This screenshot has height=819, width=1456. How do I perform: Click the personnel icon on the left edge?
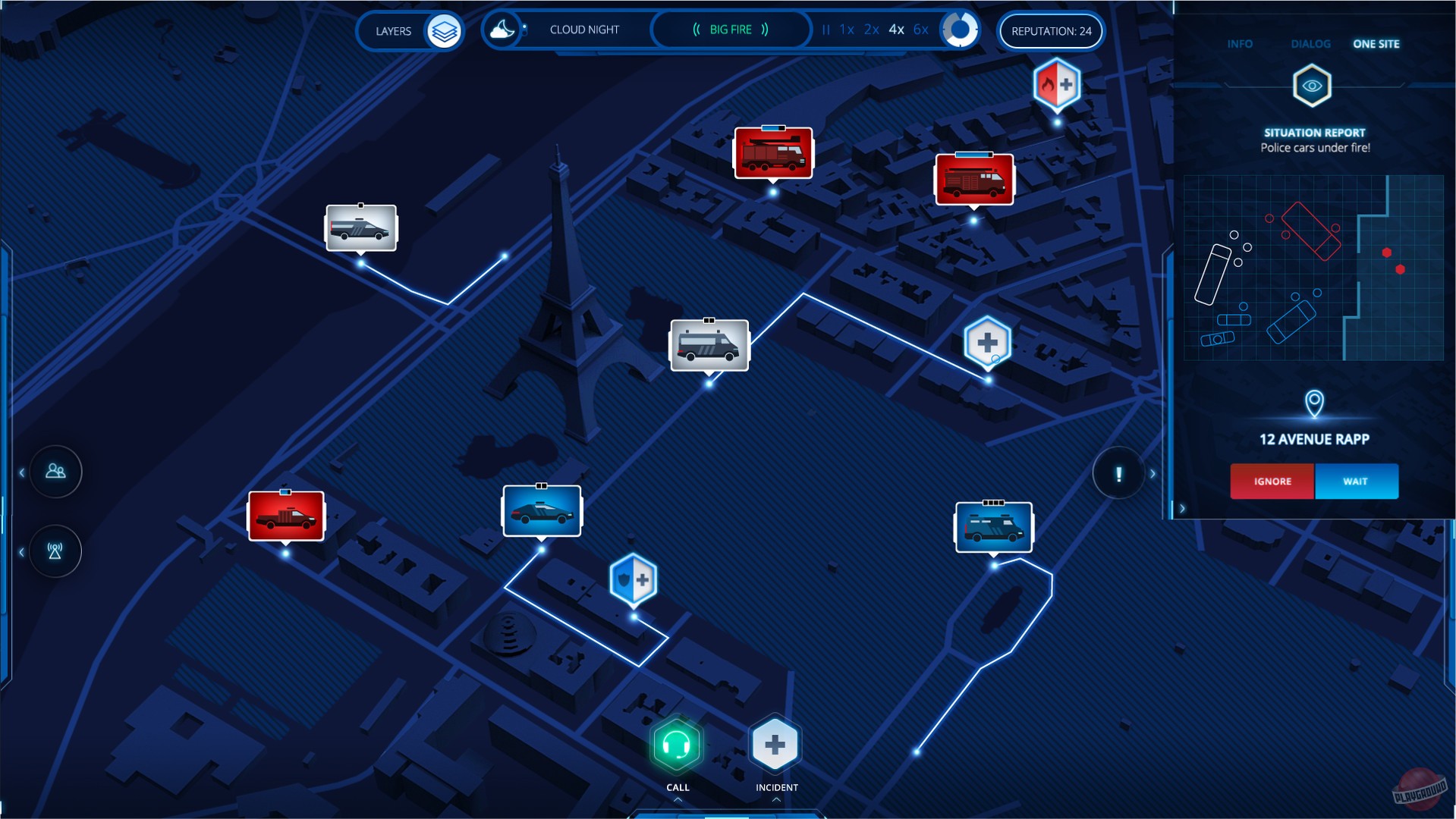point(55,471)
